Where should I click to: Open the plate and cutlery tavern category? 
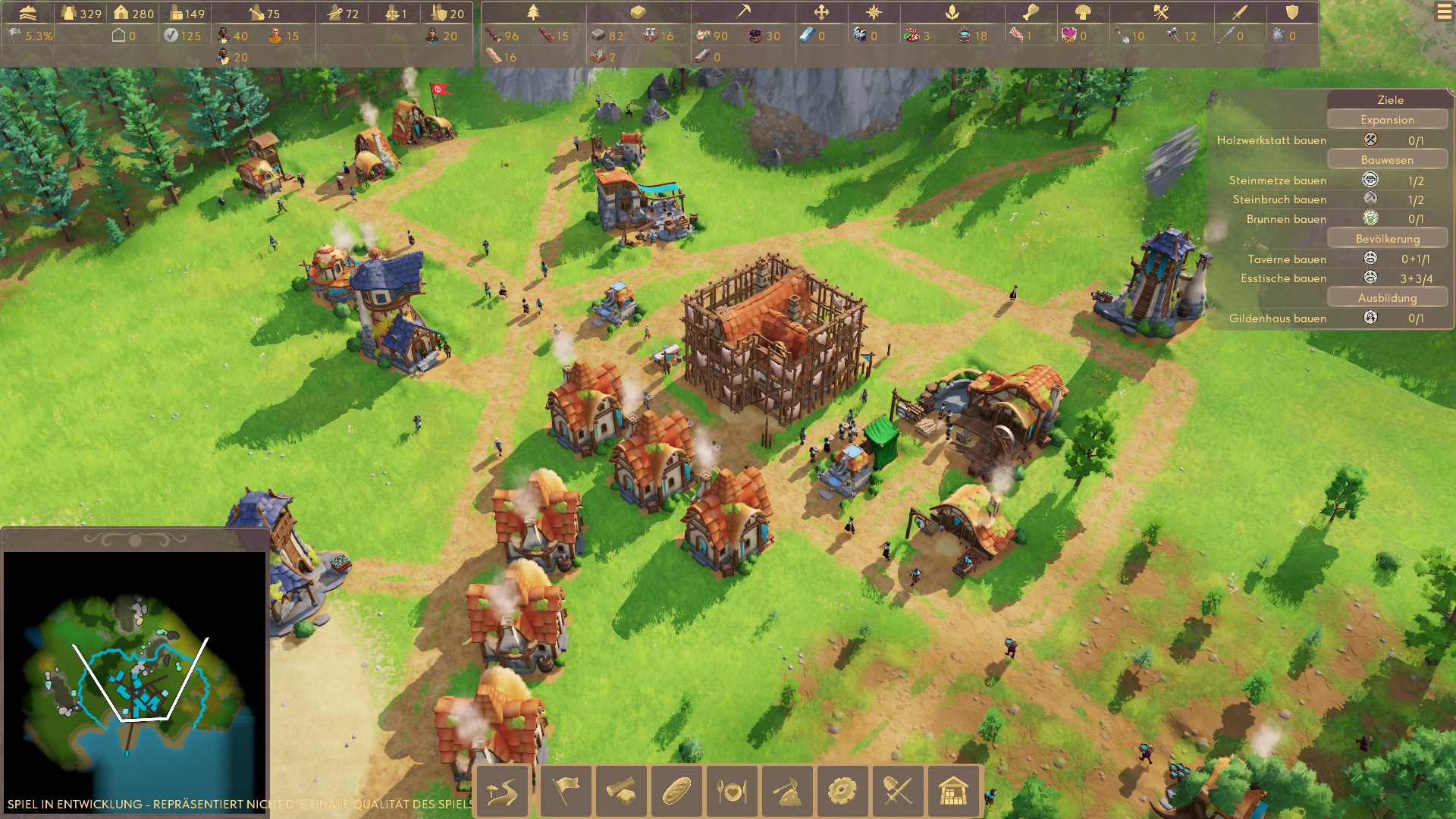[x=732, y=792]
